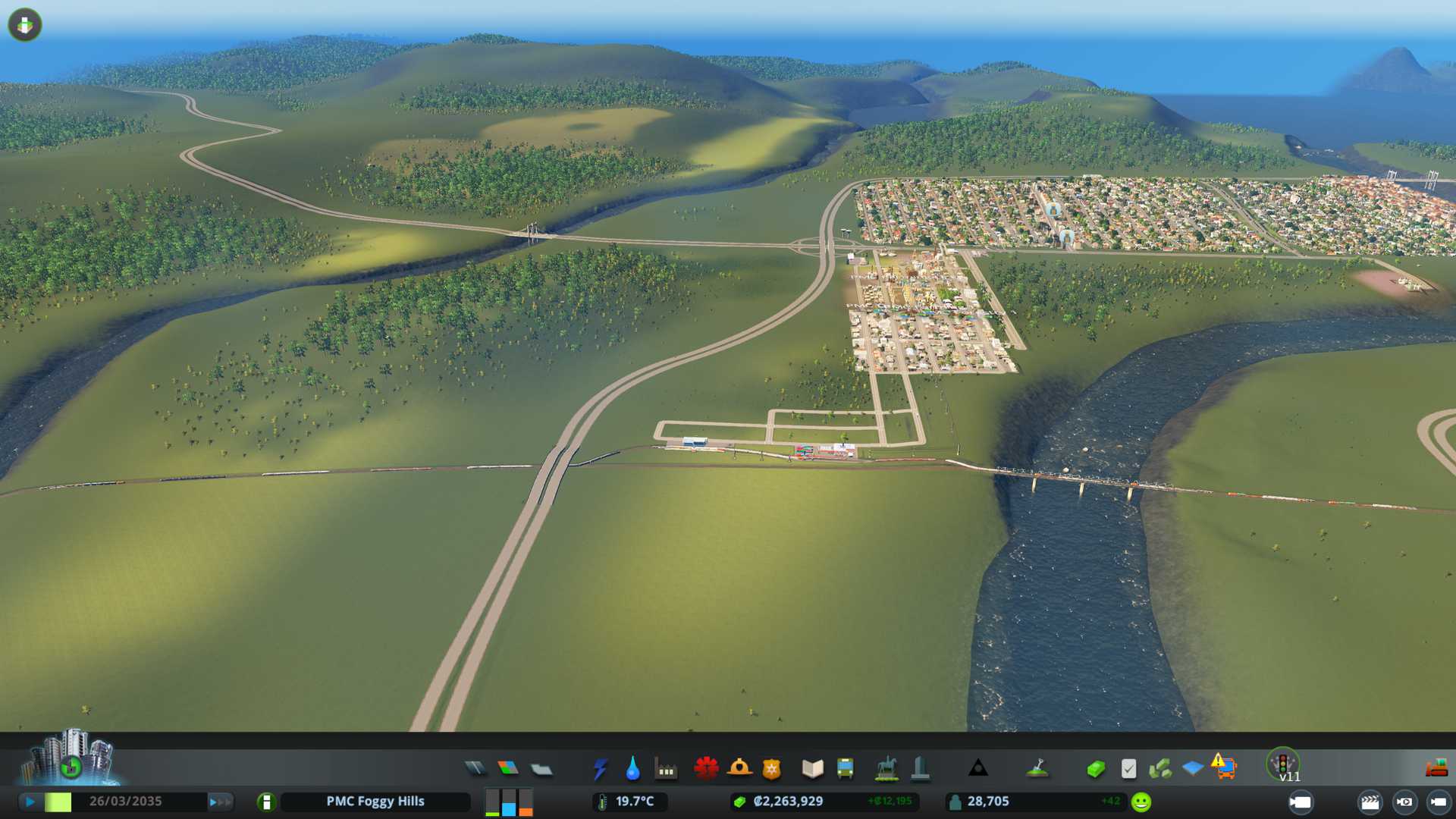Open the milestones city skyline icon
Screen dimensions: 1456x819
[70, 758]
